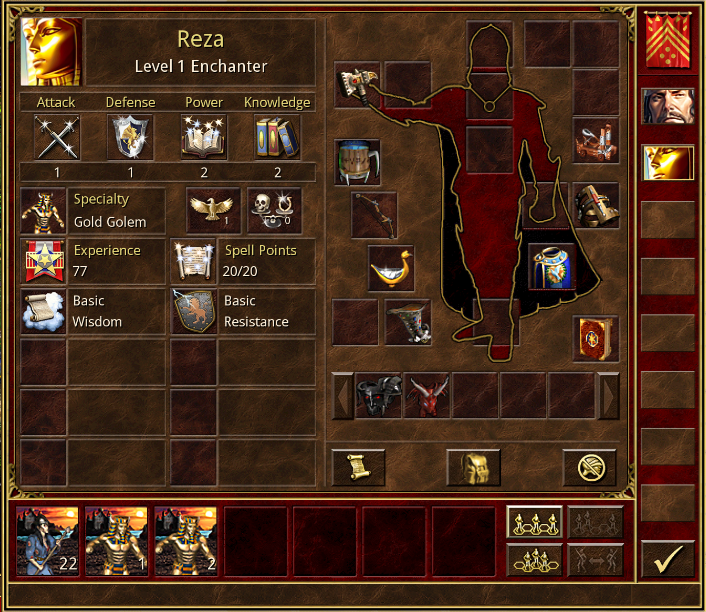Show next backpack items with right arrow
The height and width of the screenshot is (612, 706).
click(608, 395)
